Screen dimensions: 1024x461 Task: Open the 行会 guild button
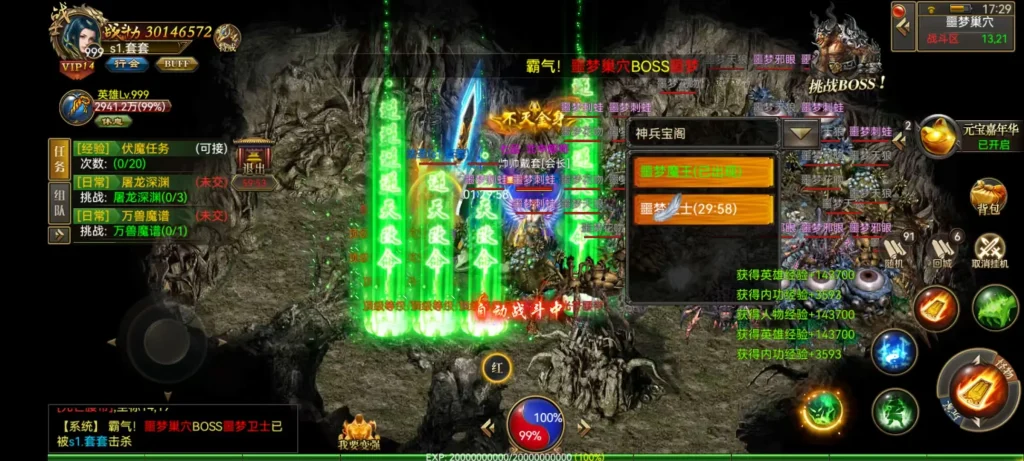[x=127, y=64]
